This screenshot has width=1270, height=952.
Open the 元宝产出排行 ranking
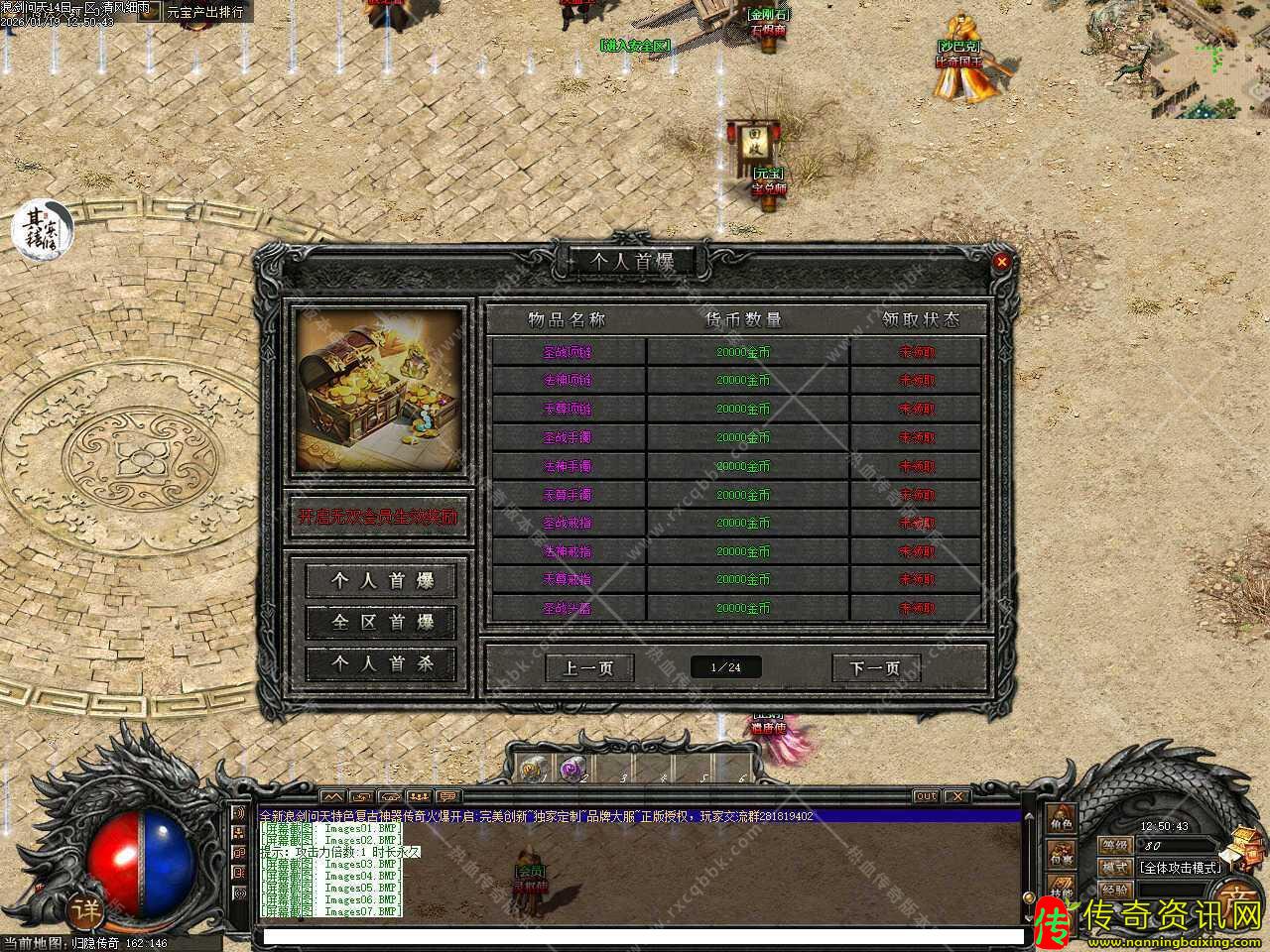(204, 12)
